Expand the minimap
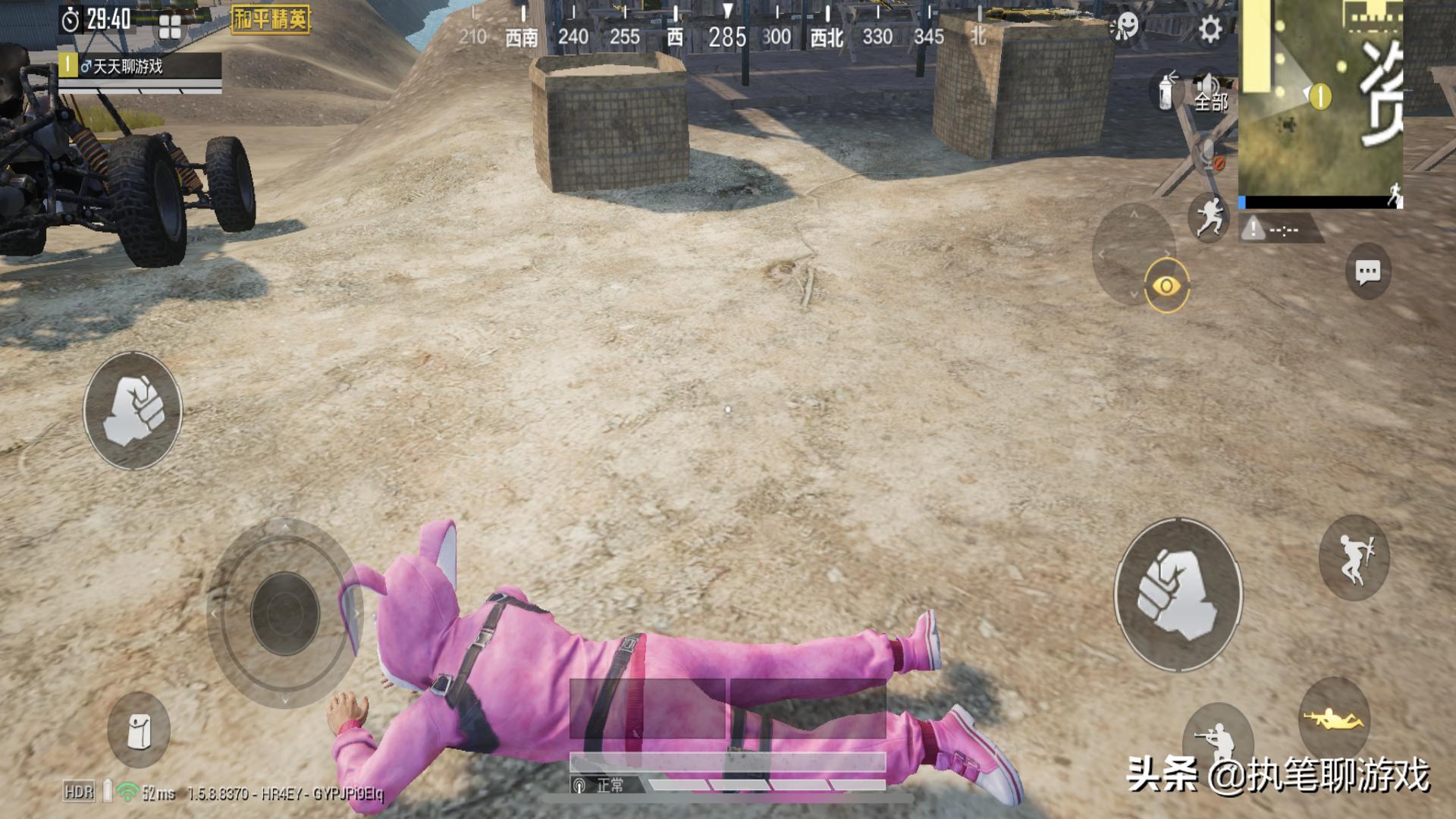This screenshot has width=1456, height=819. point(1319,99)
